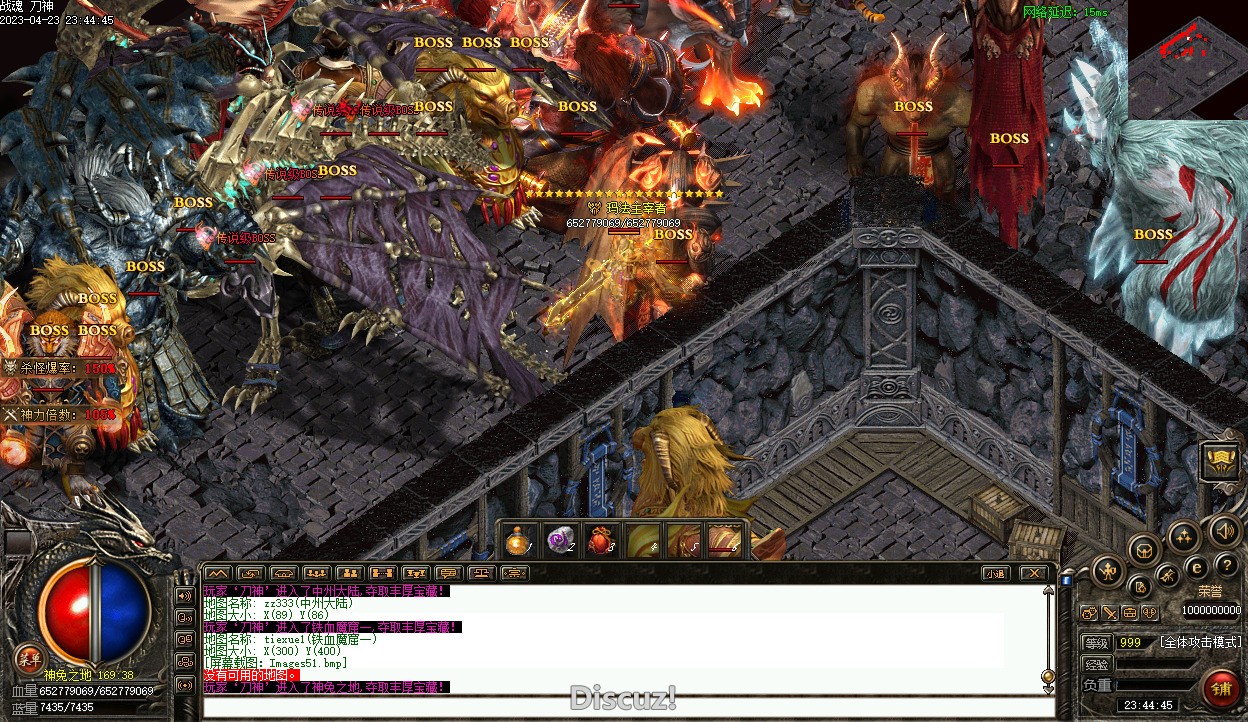Open the three-stars skills button
1248x722 pixels.
click(1184, 536)
